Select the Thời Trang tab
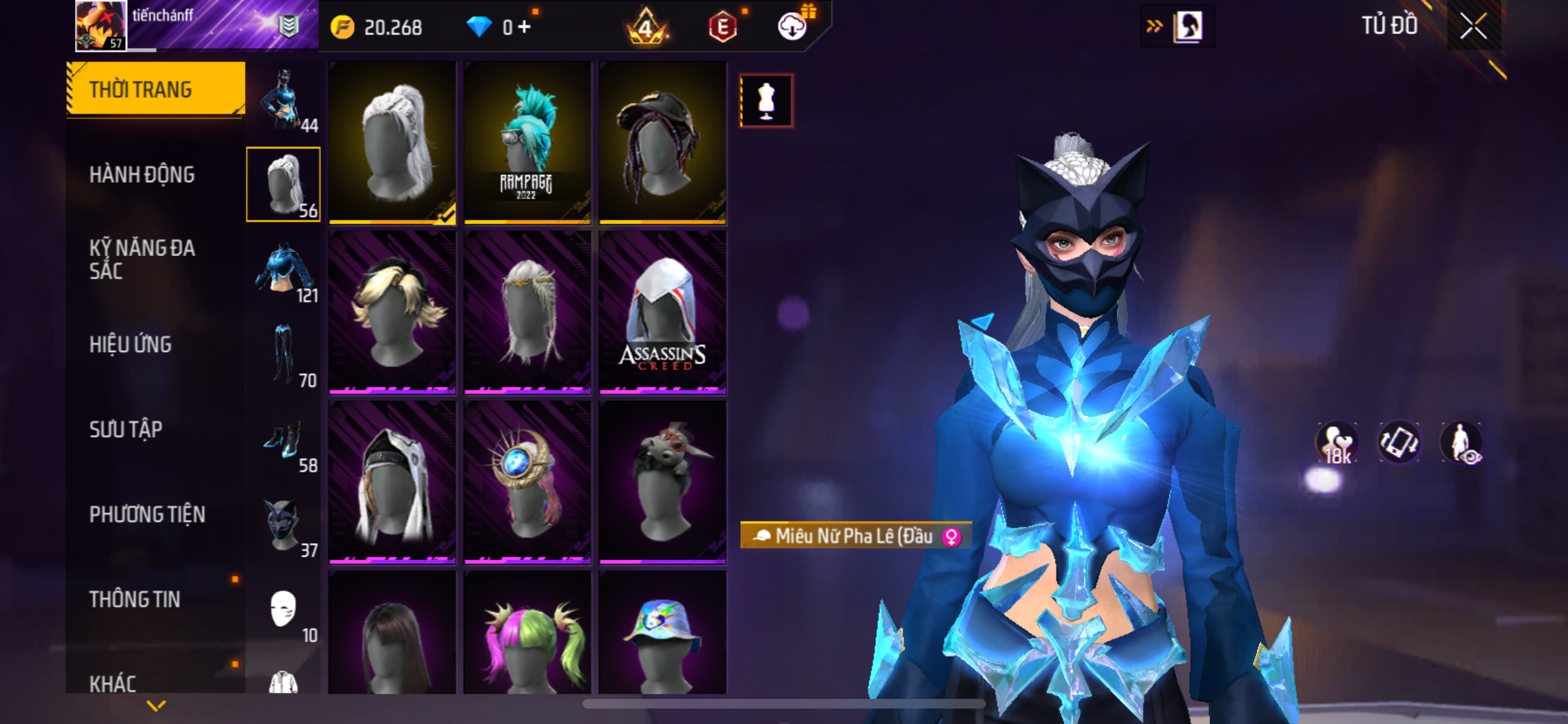 140,89
